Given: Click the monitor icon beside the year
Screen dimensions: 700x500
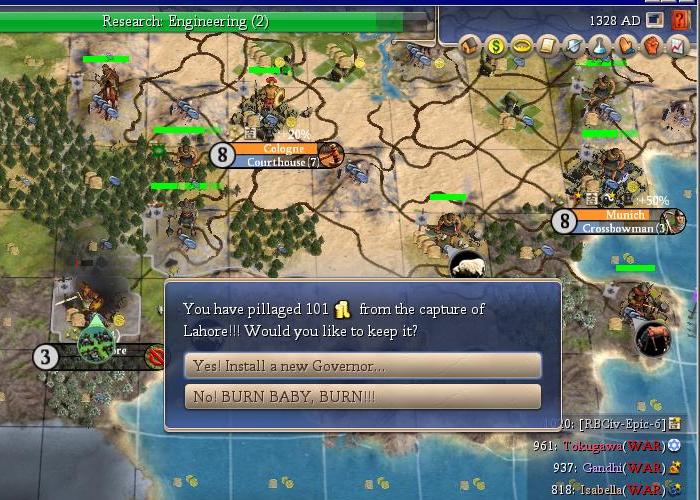Looking at the screenshot, I should (x=655, y=20).
